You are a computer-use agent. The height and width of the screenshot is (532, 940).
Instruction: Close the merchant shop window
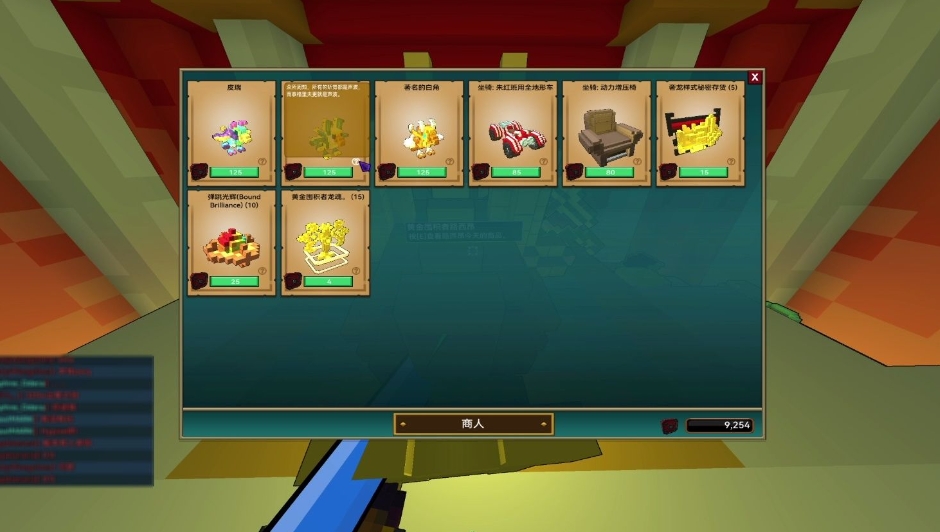pyautogui.click(x=755, y=77)
